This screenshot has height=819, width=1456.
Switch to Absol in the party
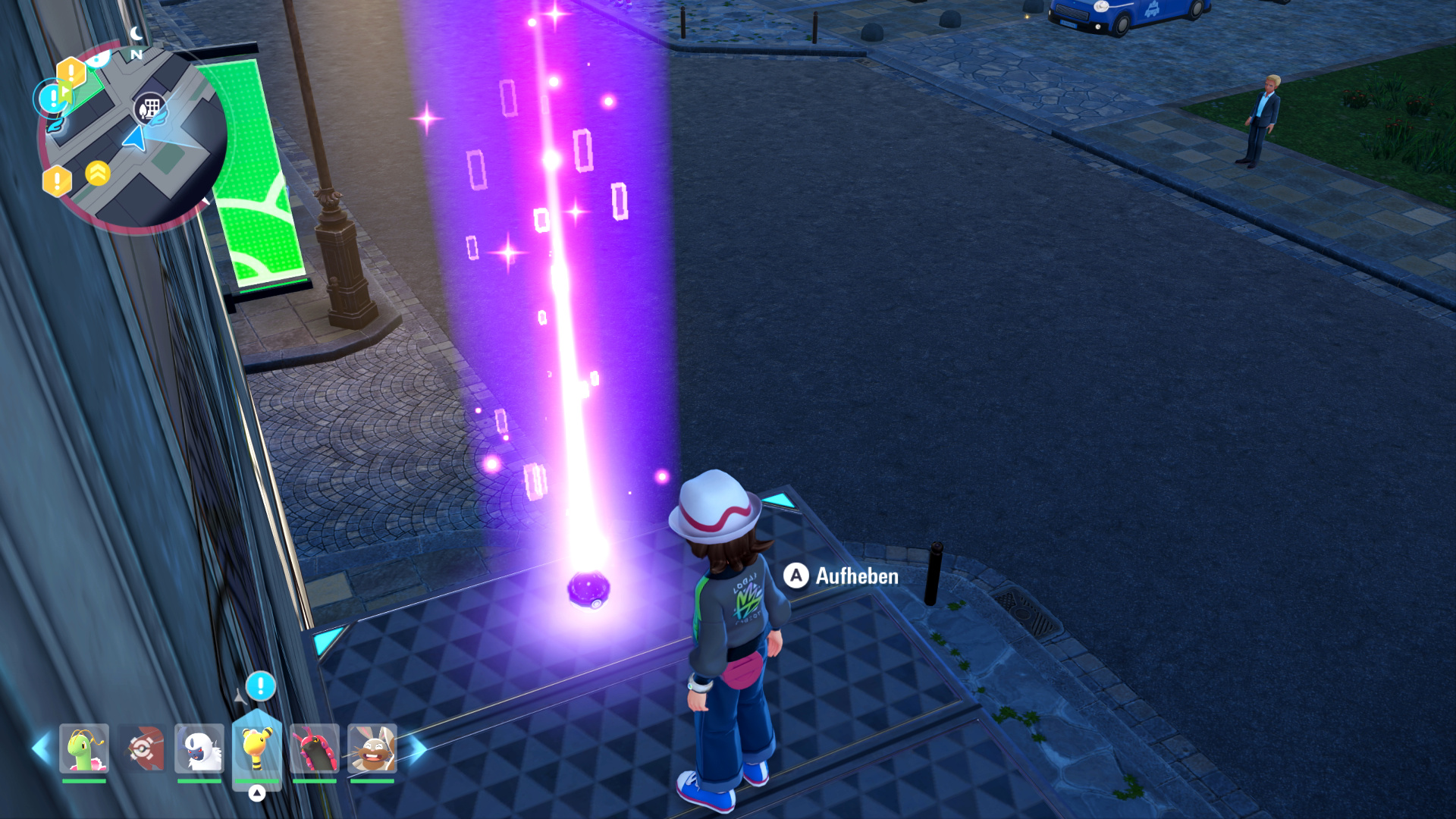pyautogui.click(x=199, y=748)
